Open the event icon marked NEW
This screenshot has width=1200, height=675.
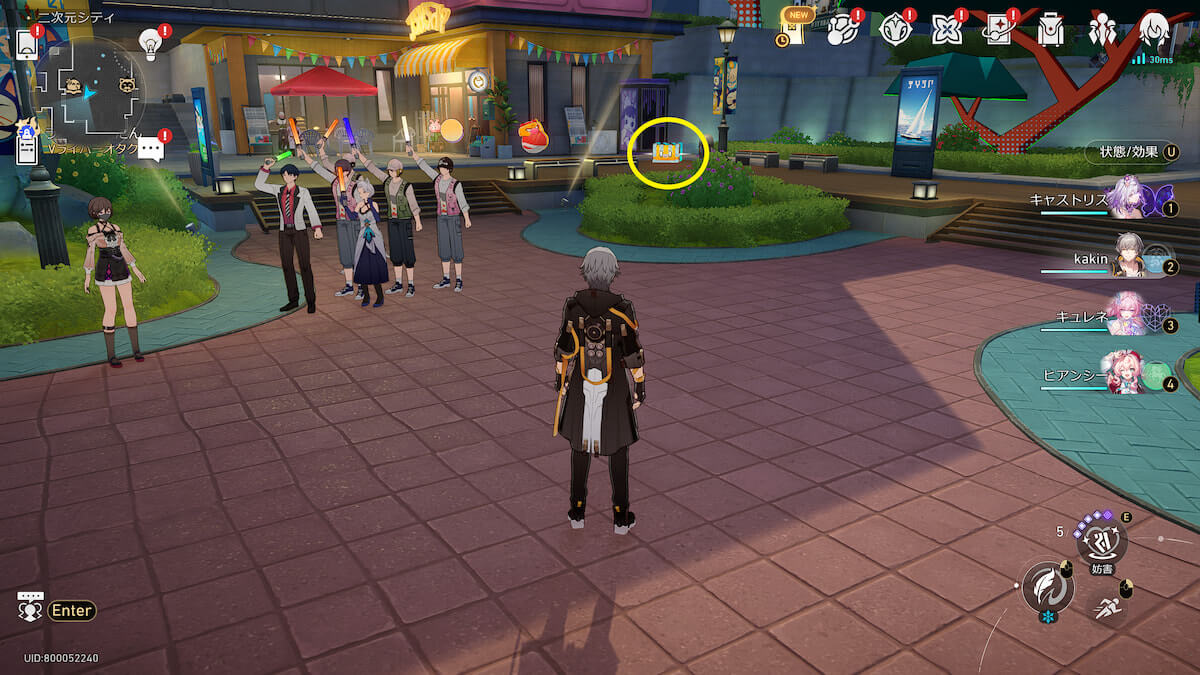pyautogui.click(x=793, y=31)
